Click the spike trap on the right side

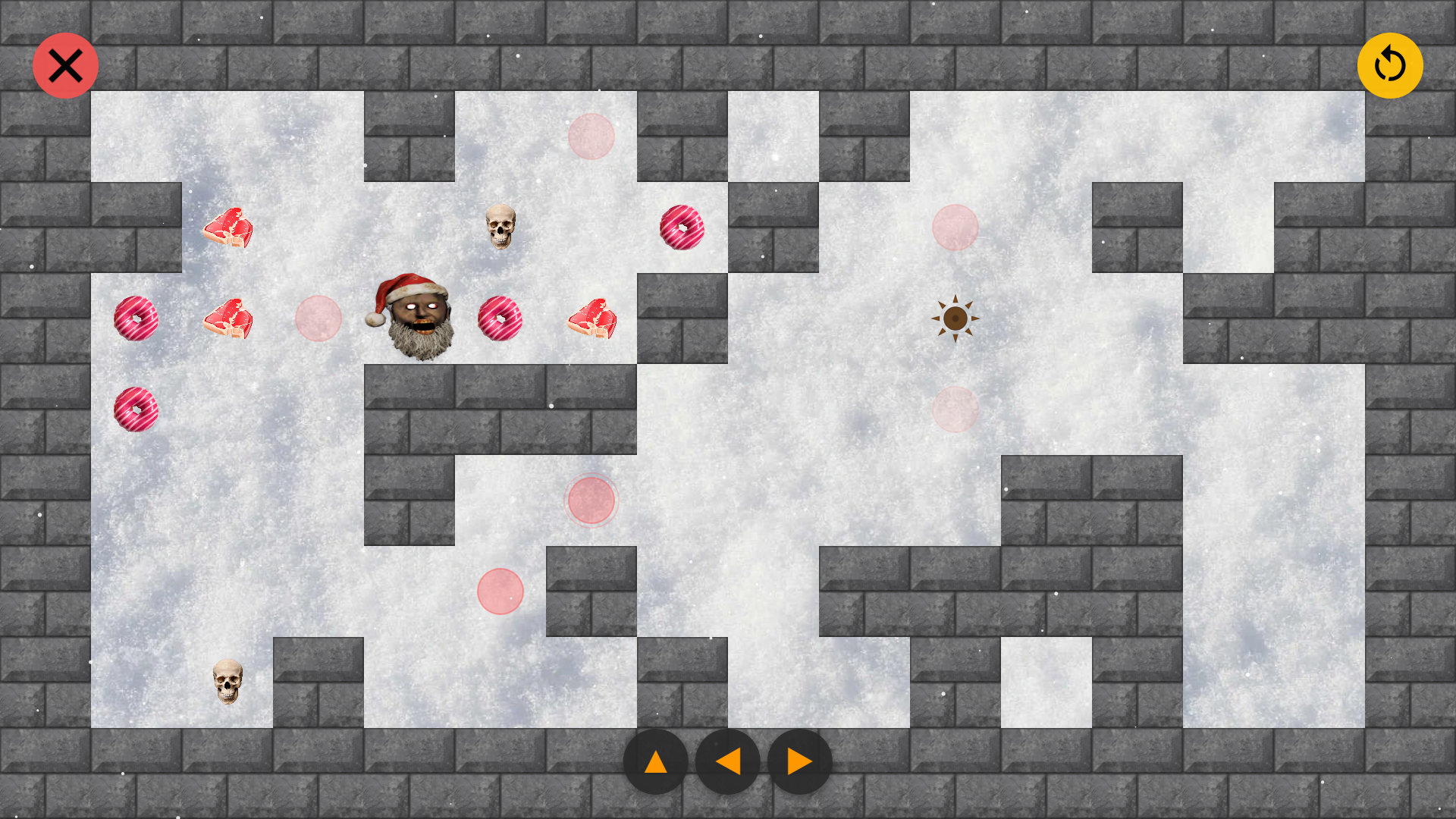click(x=955, y=318)
